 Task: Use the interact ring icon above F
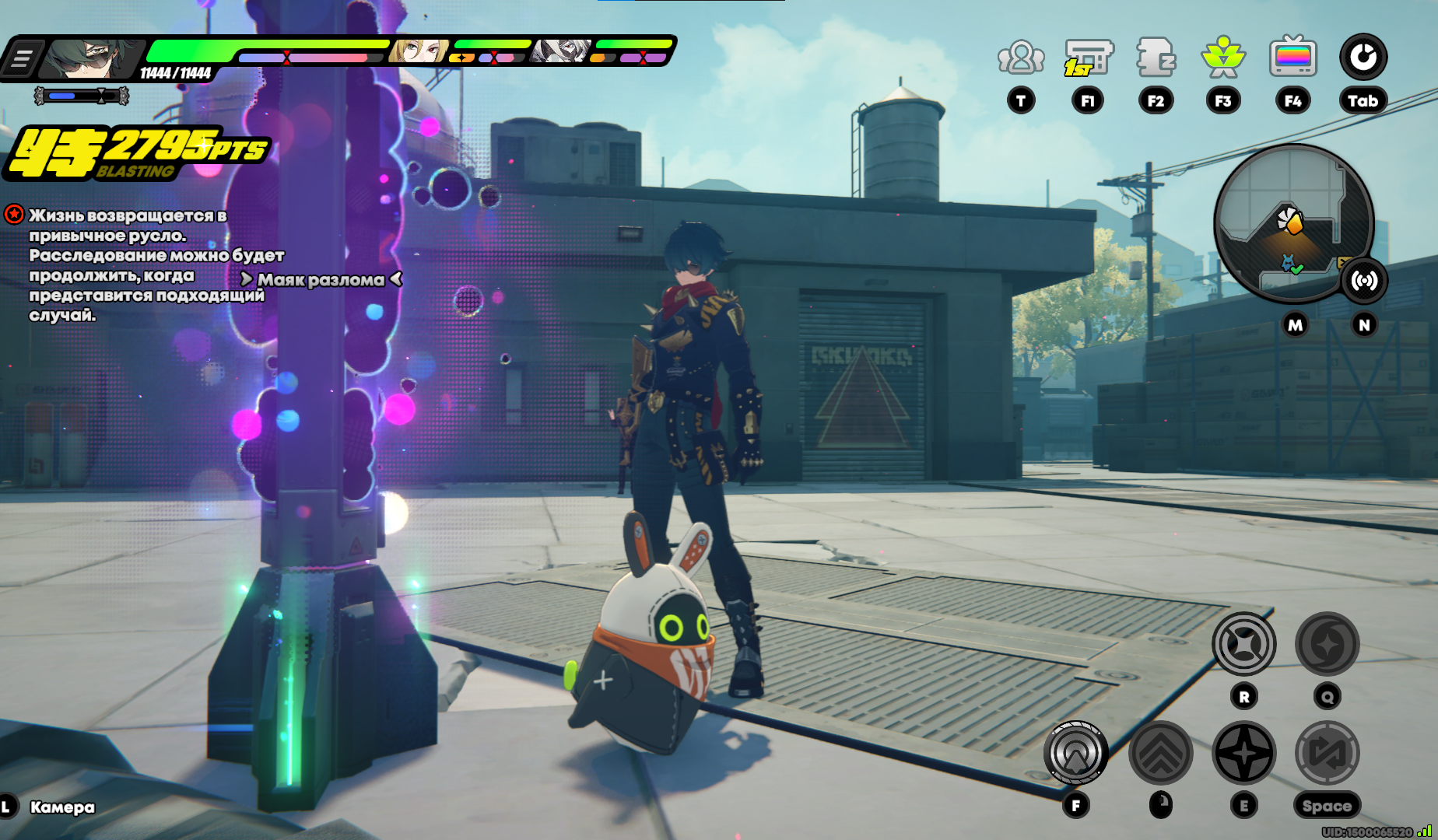(1076, 753)
